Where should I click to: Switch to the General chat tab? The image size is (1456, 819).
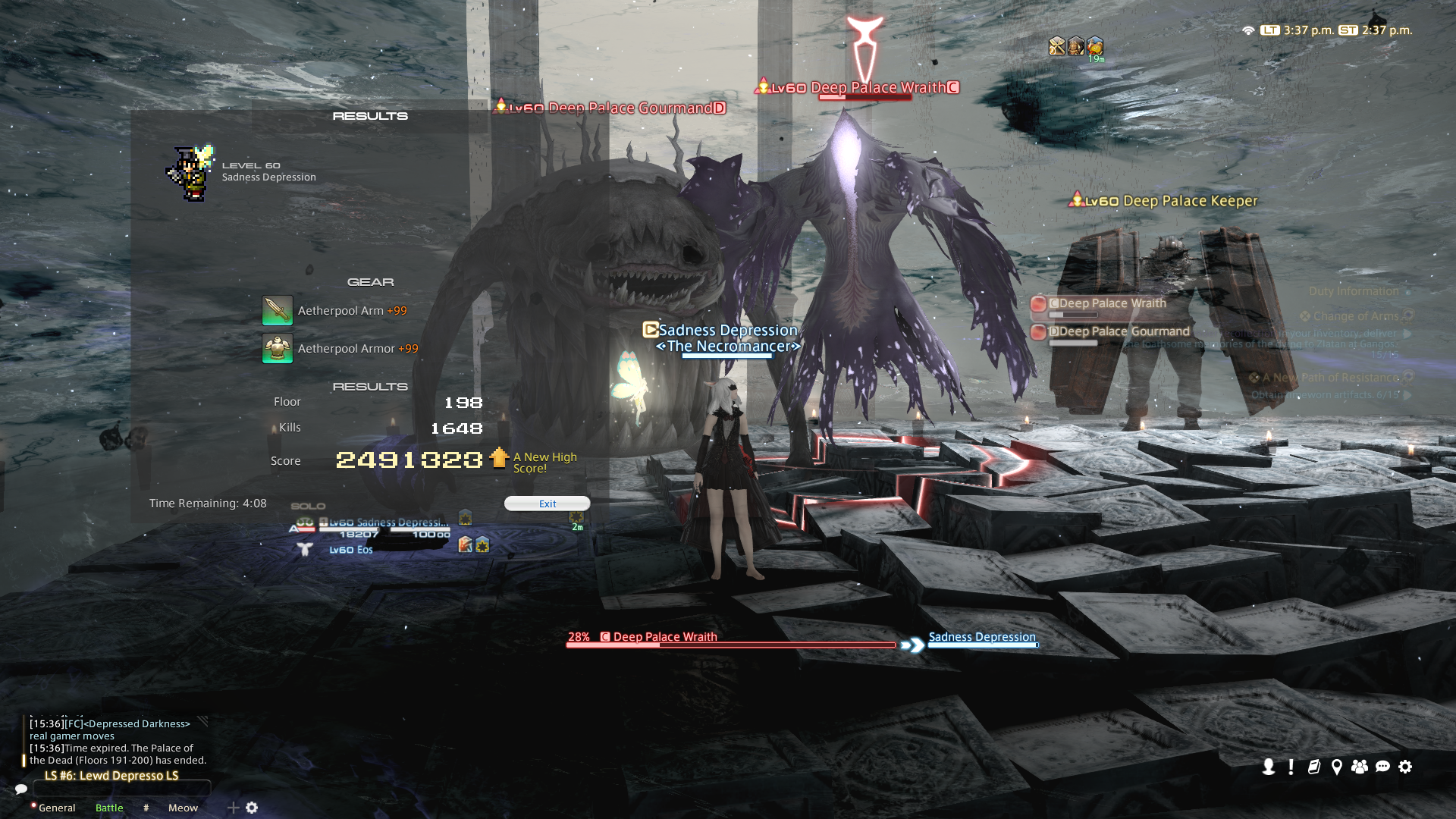click(x=57, y=808)
